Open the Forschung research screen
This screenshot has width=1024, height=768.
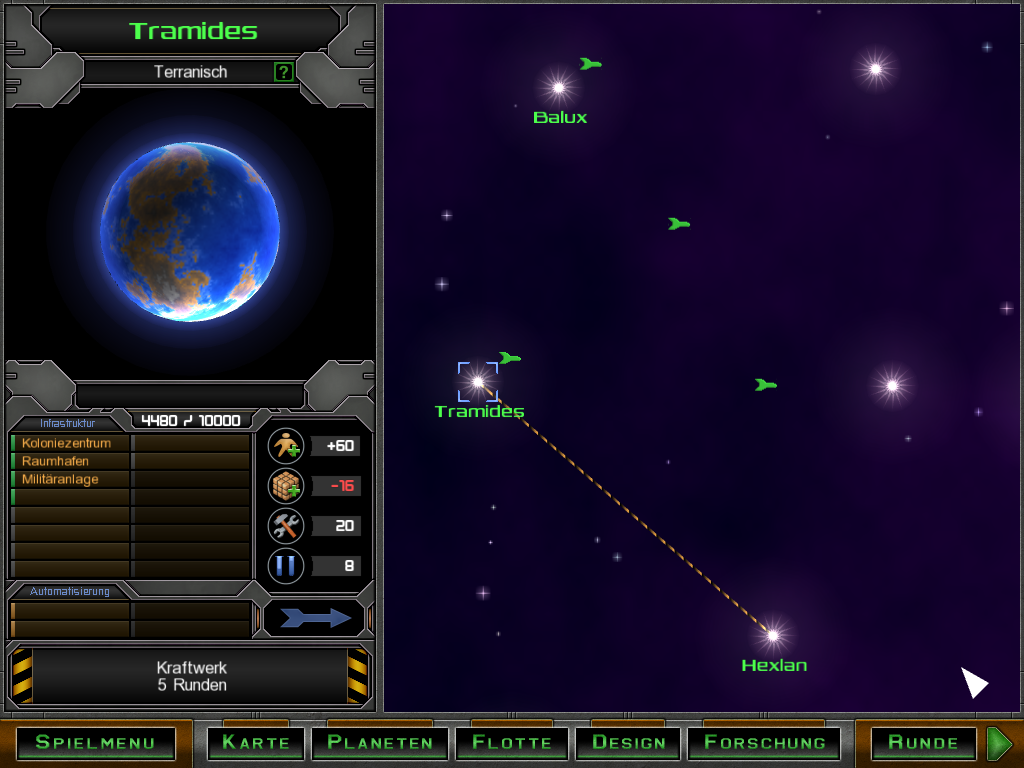(x=765, y=742)
